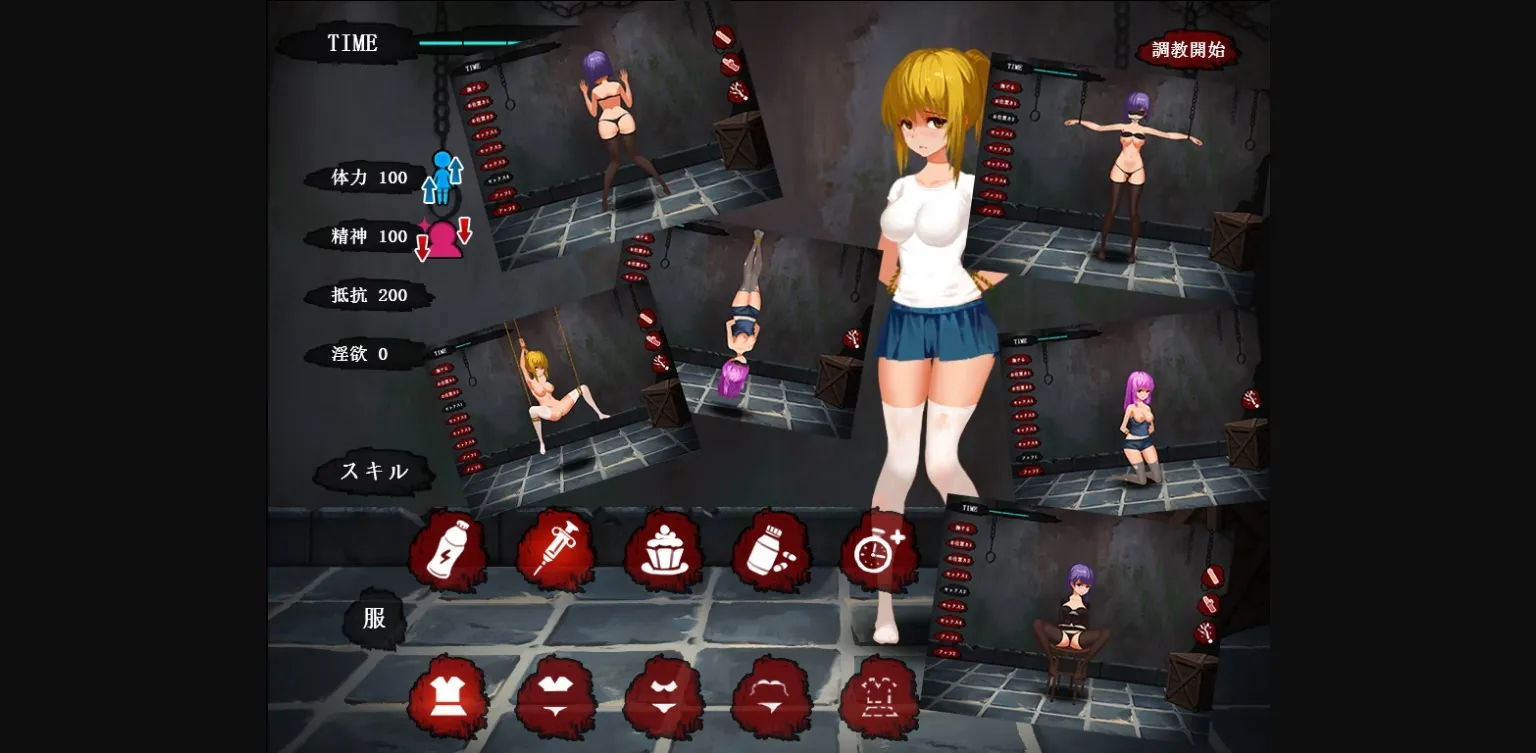Open the 服 clothing section
1536x753 pixels.
click(x=374, y=618)
